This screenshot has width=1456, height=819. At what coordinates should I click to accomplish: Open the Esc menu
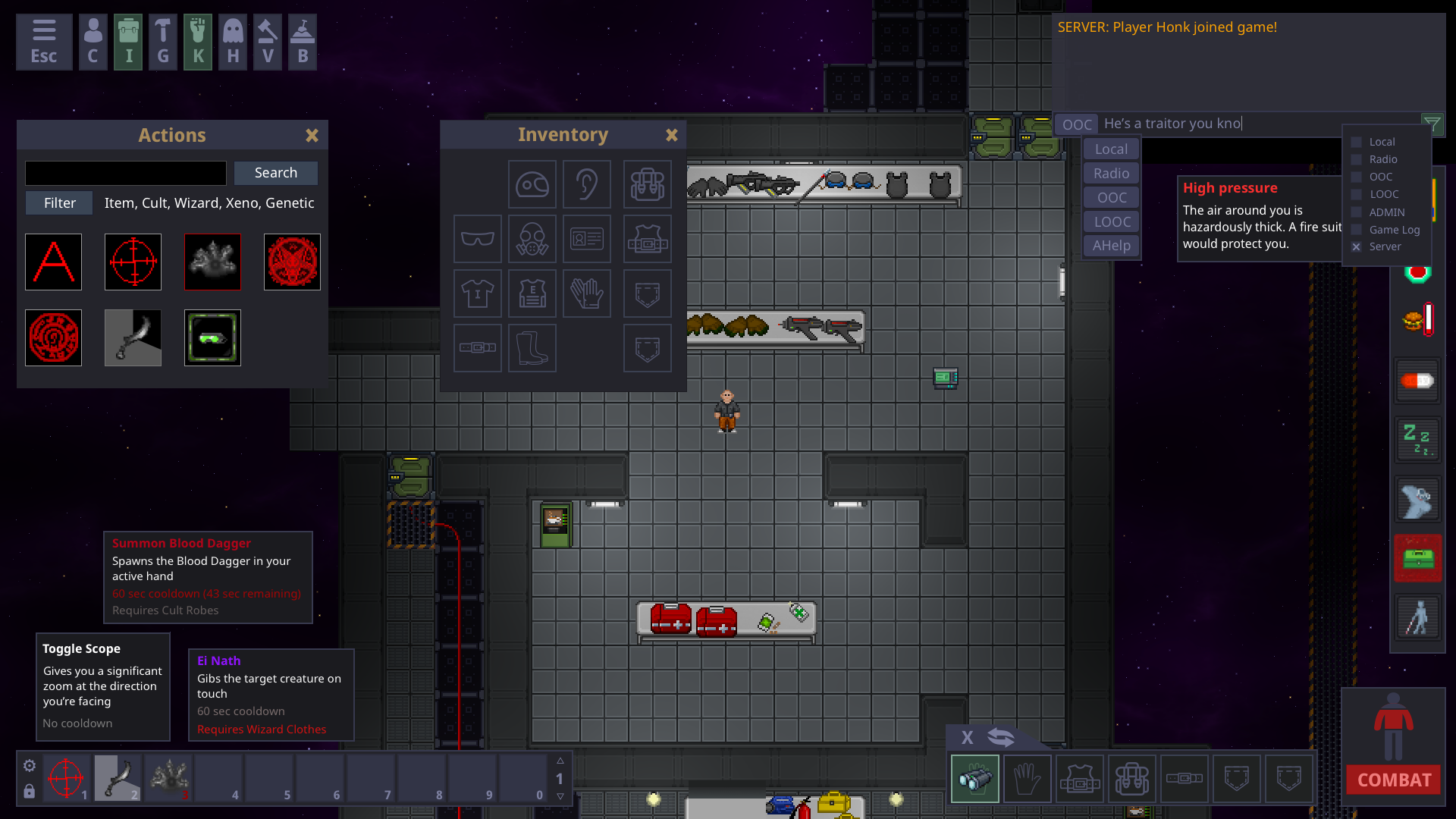pyautogui.click(x=44, y=42)
